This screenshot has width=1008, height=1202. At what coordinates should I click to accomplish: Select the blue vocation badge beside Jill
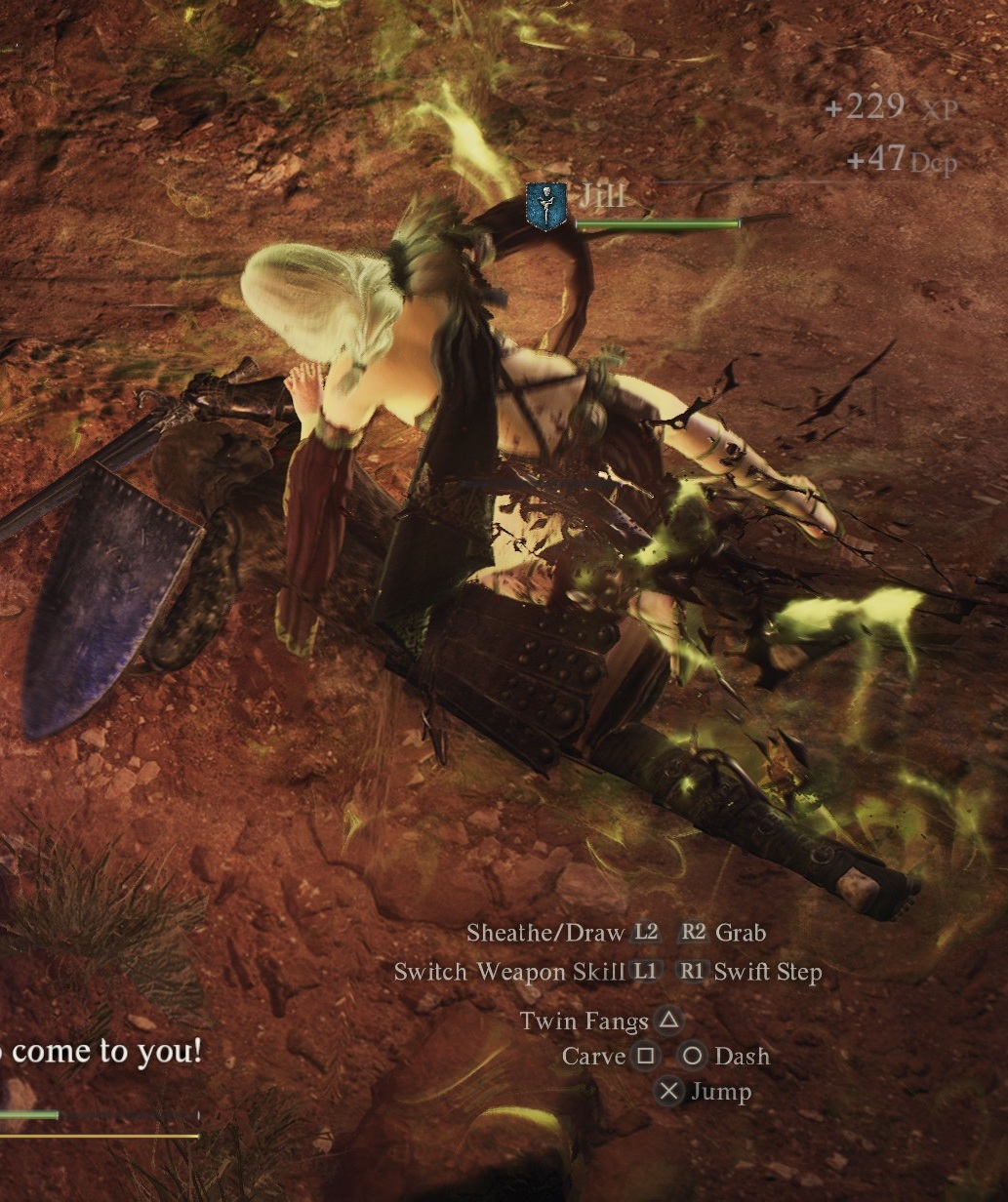546,207
